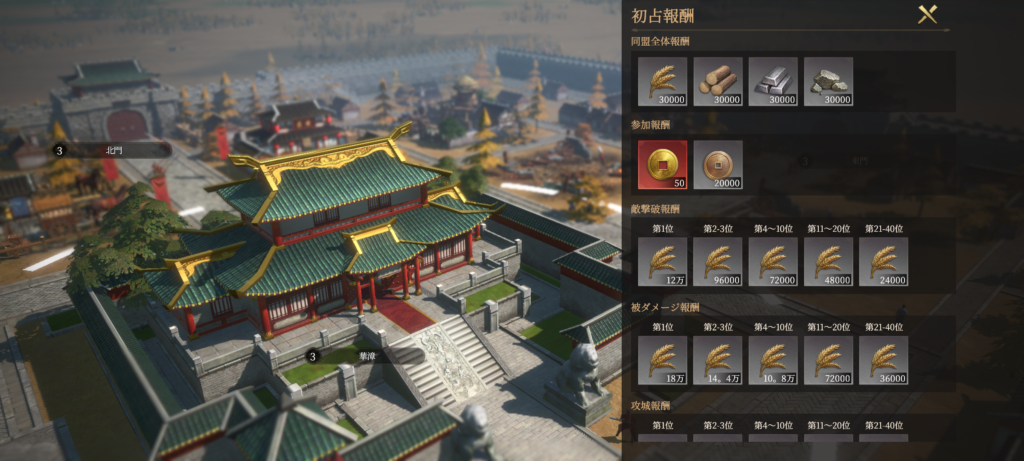Inspect the 12万 wheat reward for 第1位

point(662,262)
